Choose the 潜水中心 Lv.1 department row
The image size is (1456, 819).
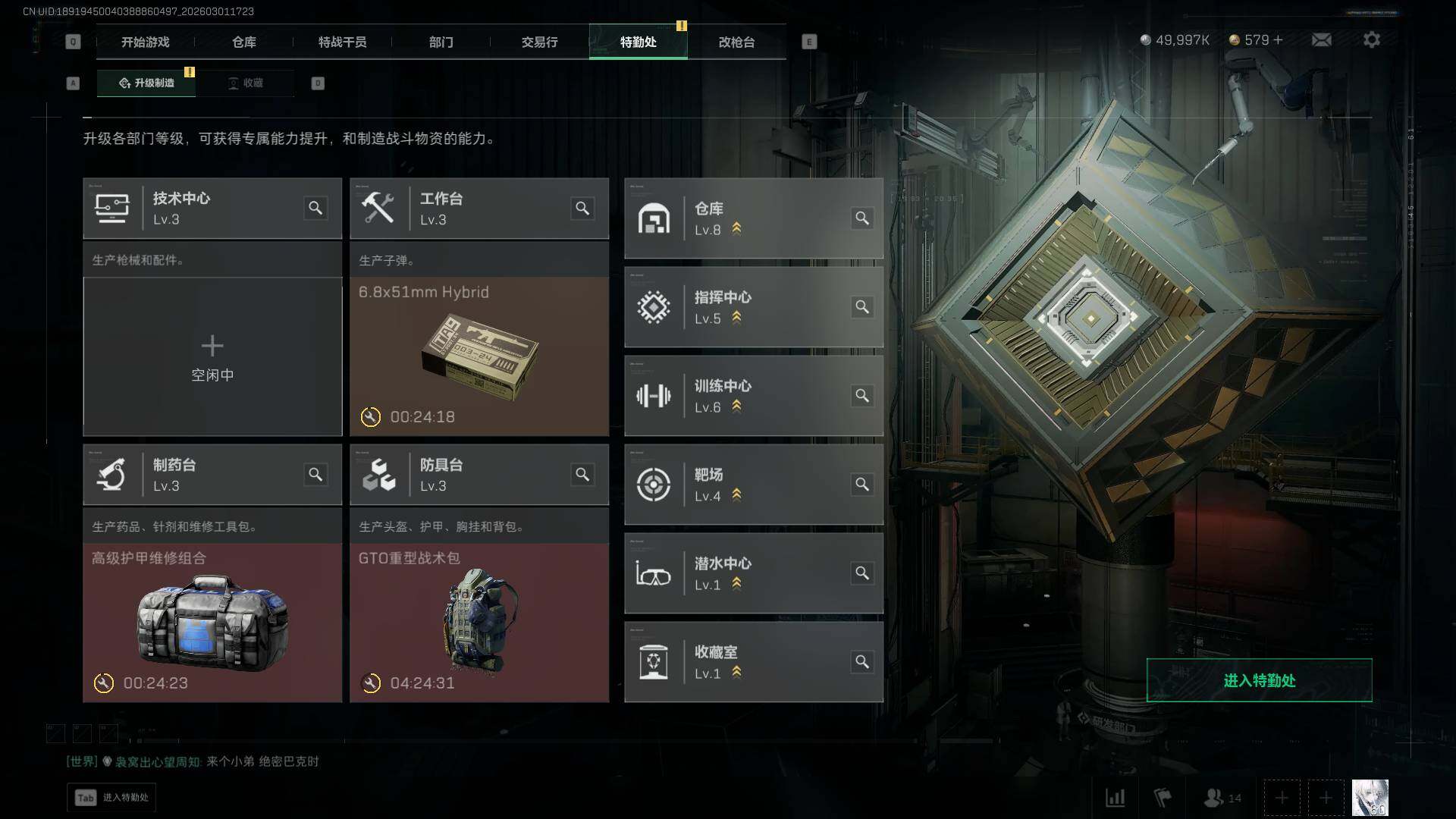(753, 573)
